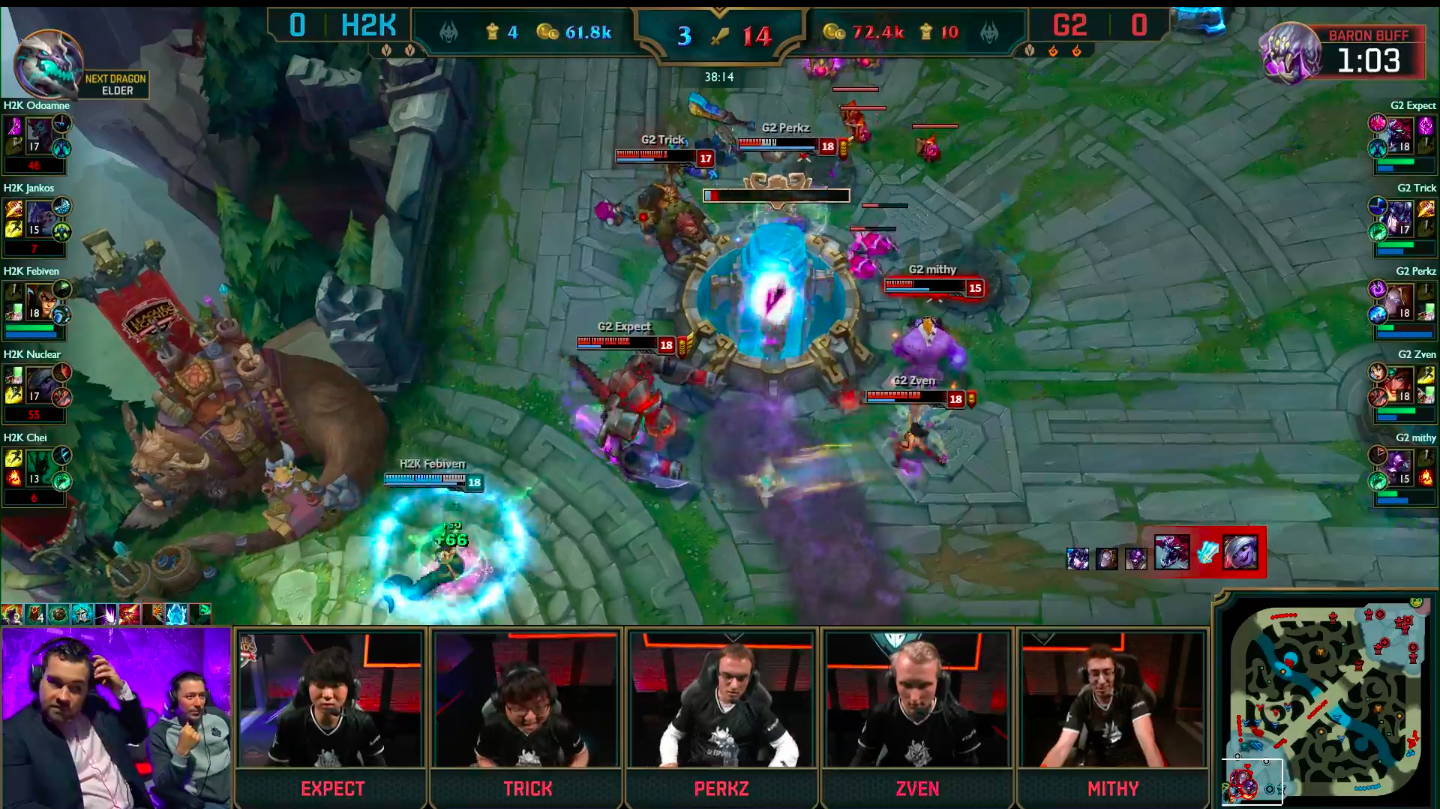This screenshot has width=1440, height=809.
Task: Click the Baron Buff icon
Action: click(x=1290, y=52)
